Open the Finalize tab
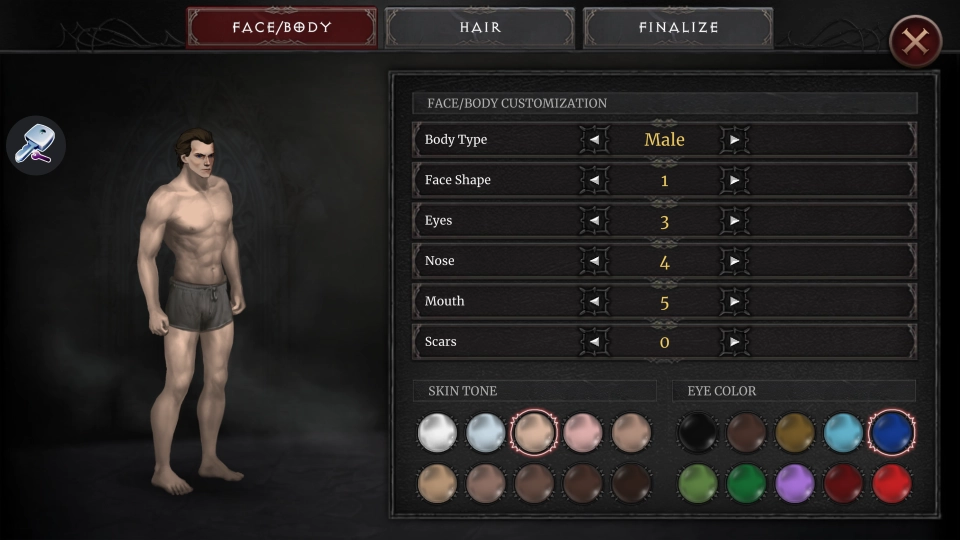 678,28
